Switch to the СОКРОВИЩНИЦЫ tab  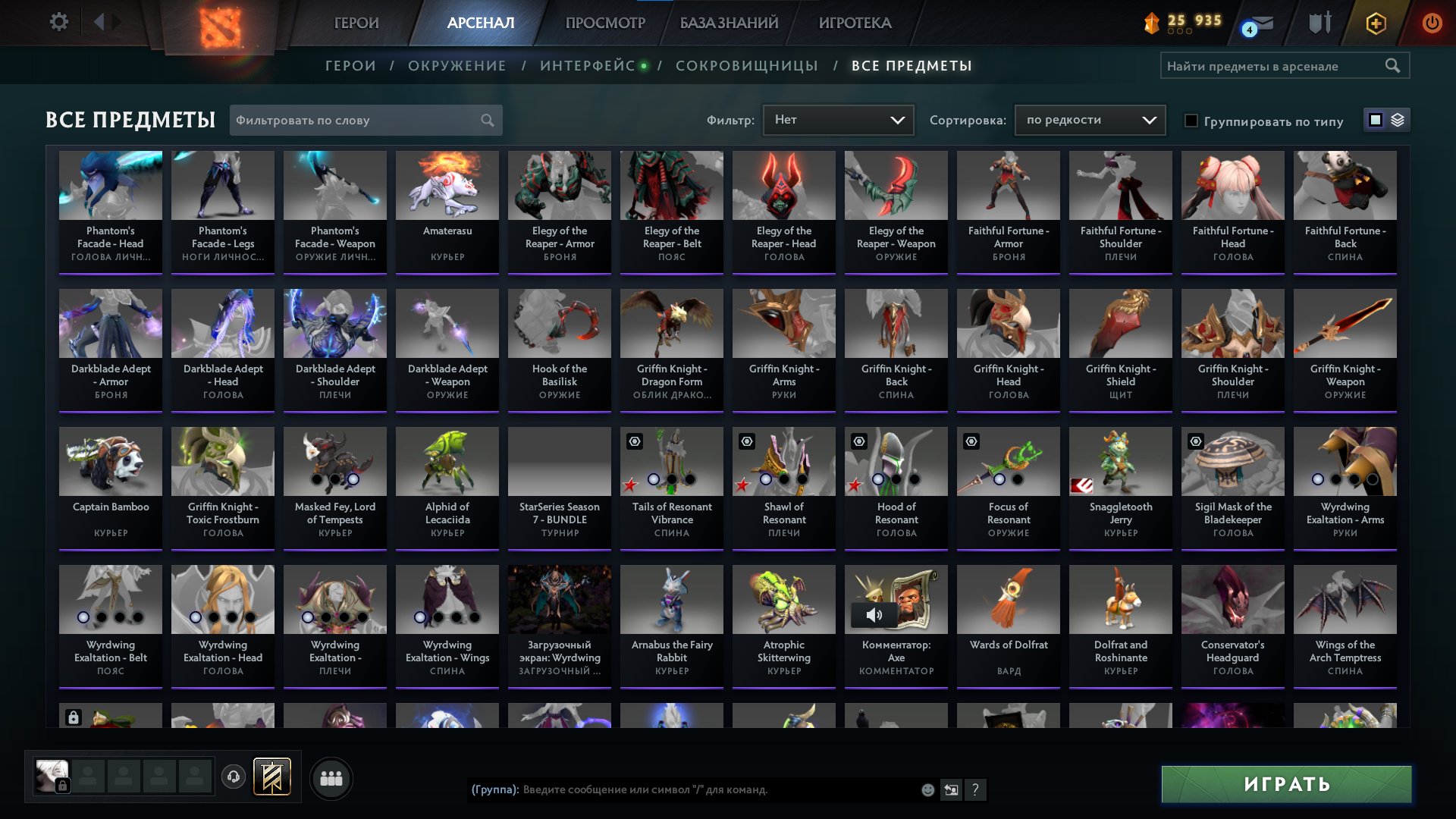pos(746,65)
